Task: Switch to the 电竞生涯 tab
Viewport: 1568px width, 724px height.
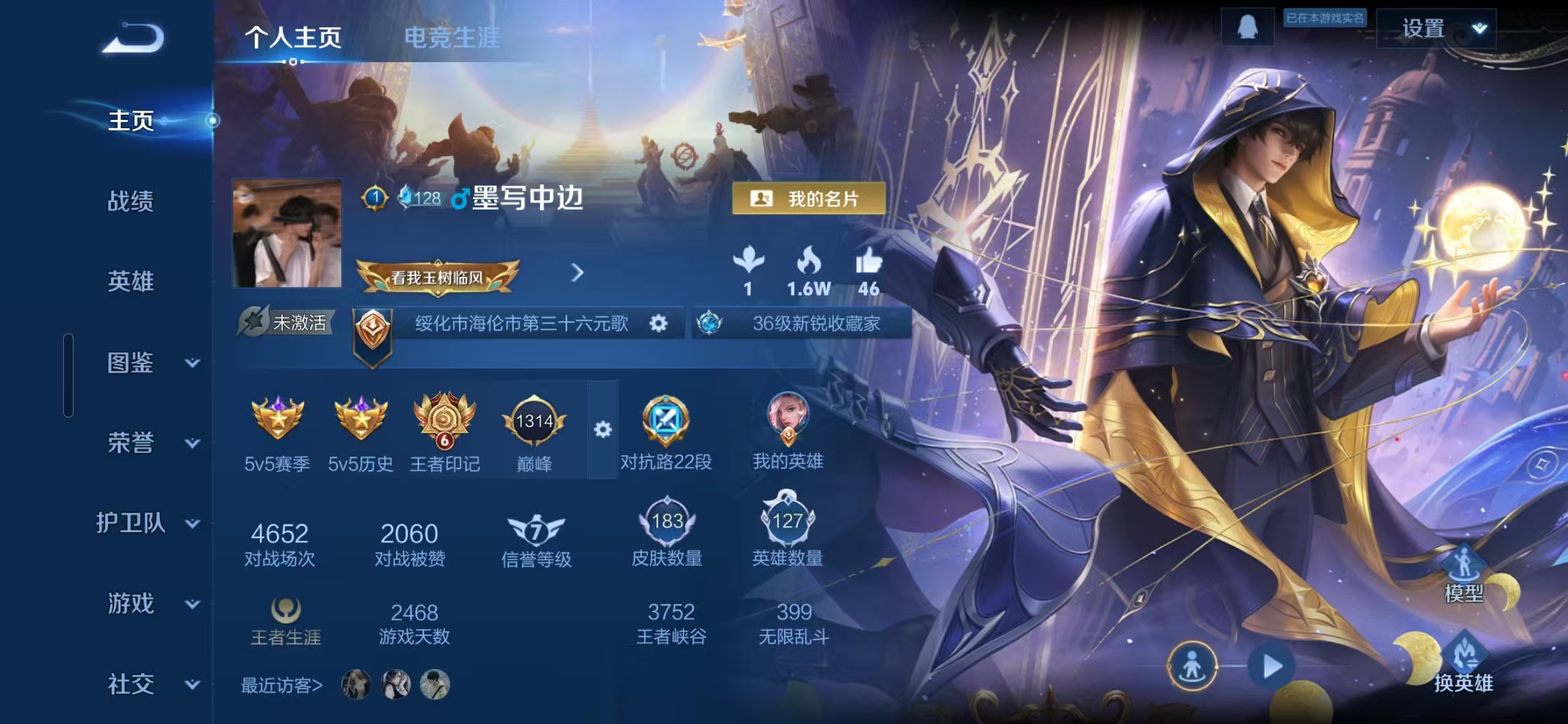Action: pos(452,38)
